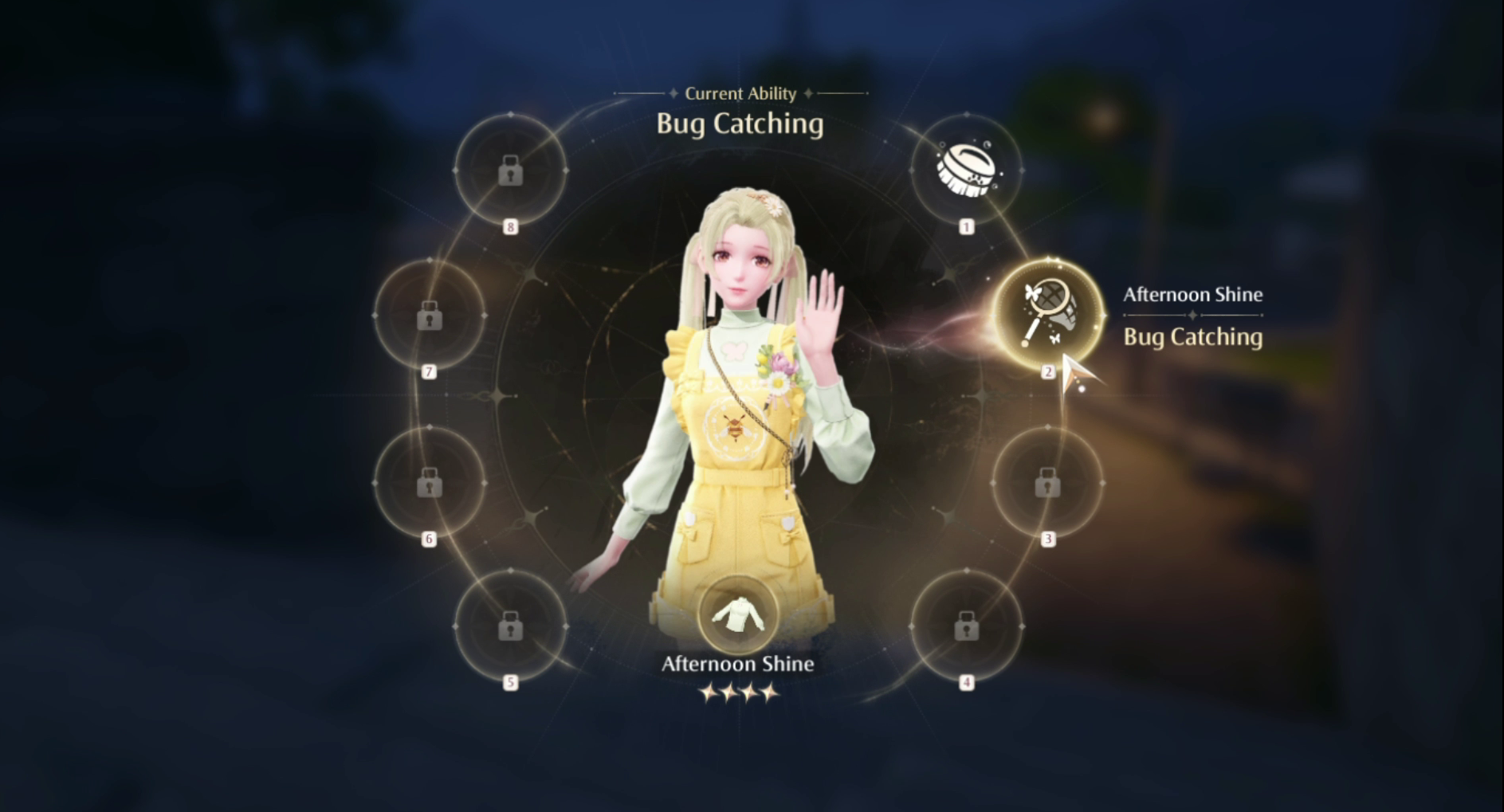Click the Bug Catching text beside the net icon
This screenshot has height=812, width=1504.
[x=1192, y=337]
